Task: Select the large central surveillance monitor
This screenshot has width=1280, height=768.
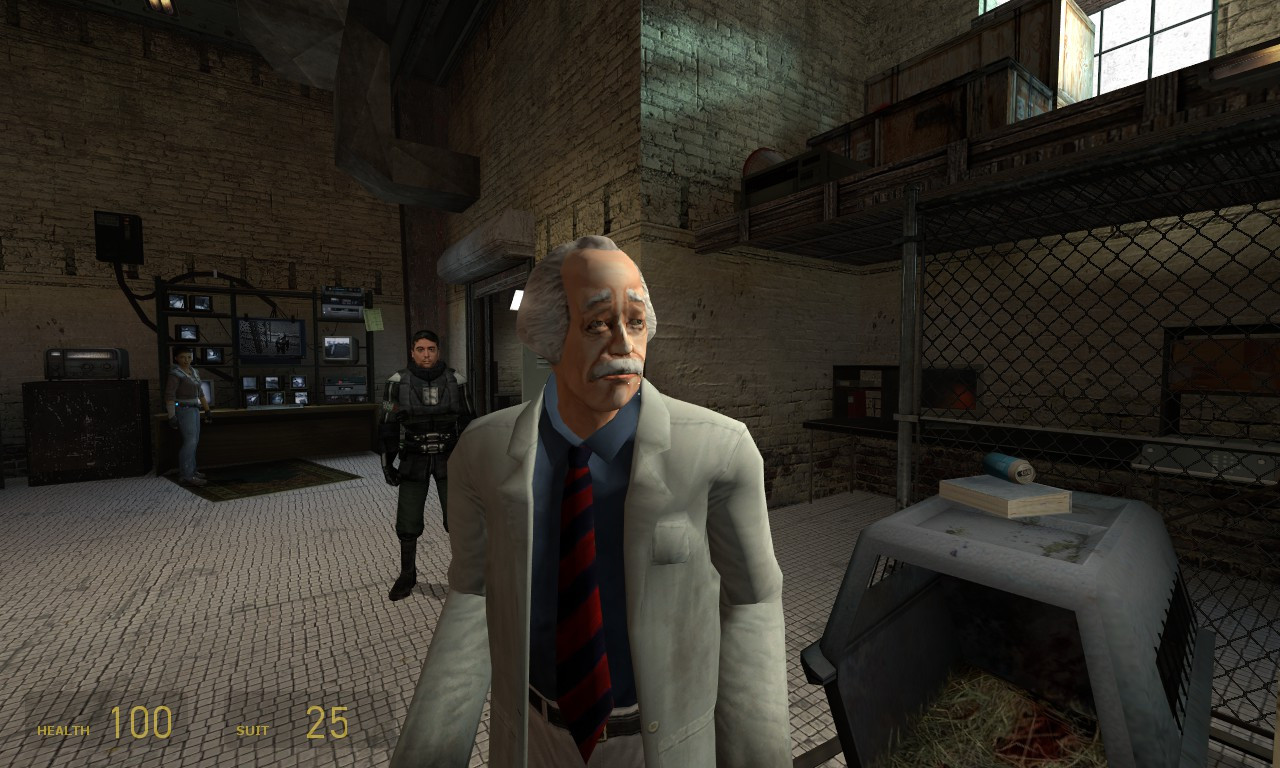Action: 270,338
